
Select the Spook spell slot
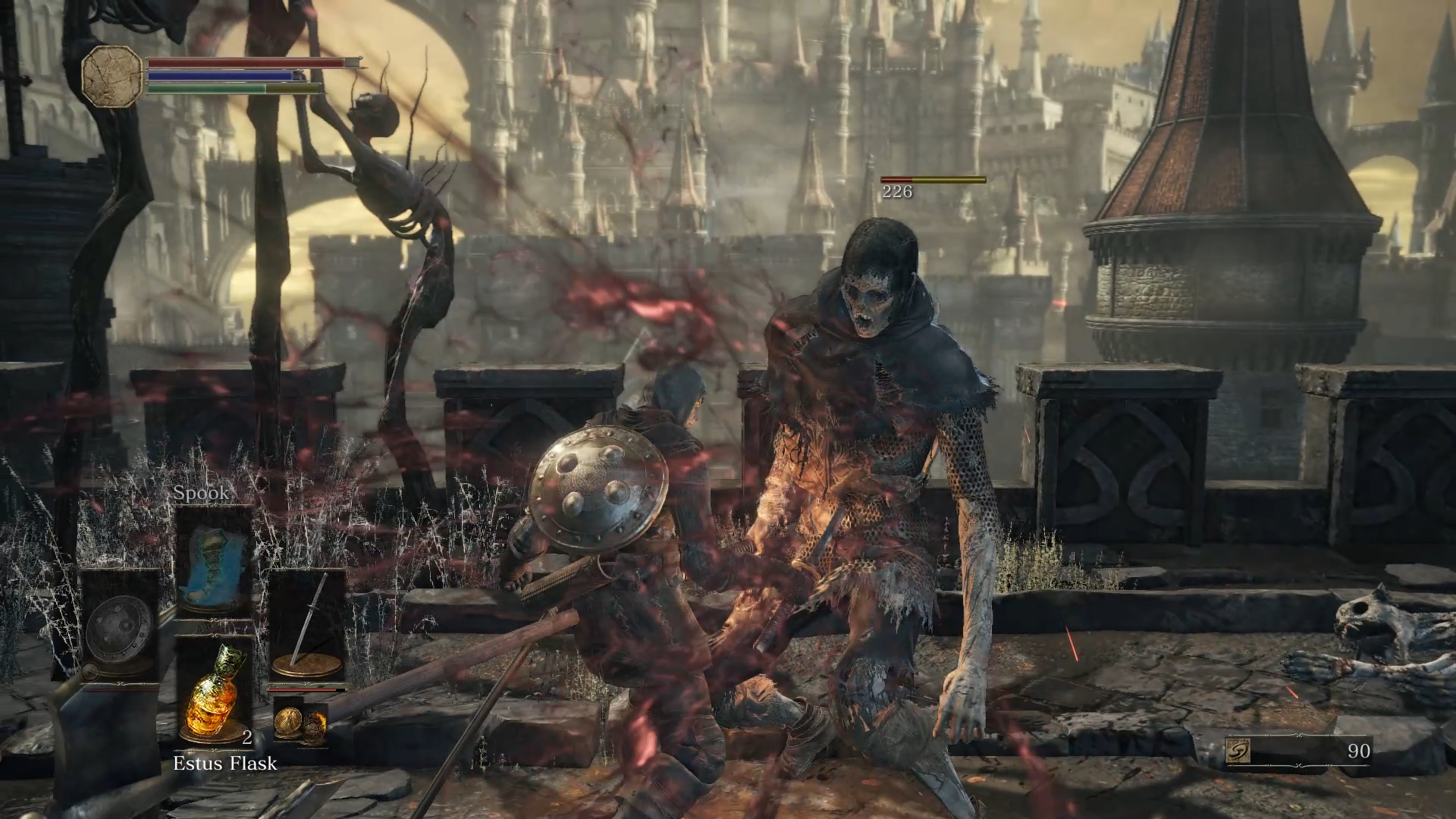click(x=214, y=560)
